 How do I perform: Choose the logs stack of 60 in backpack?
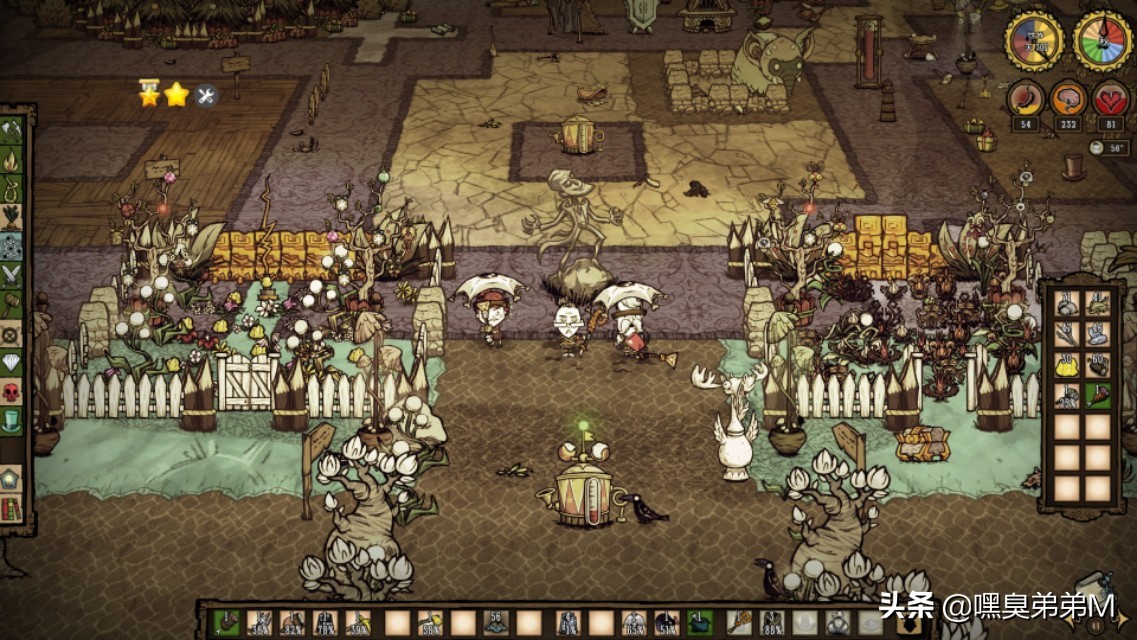click(1098, 365)
